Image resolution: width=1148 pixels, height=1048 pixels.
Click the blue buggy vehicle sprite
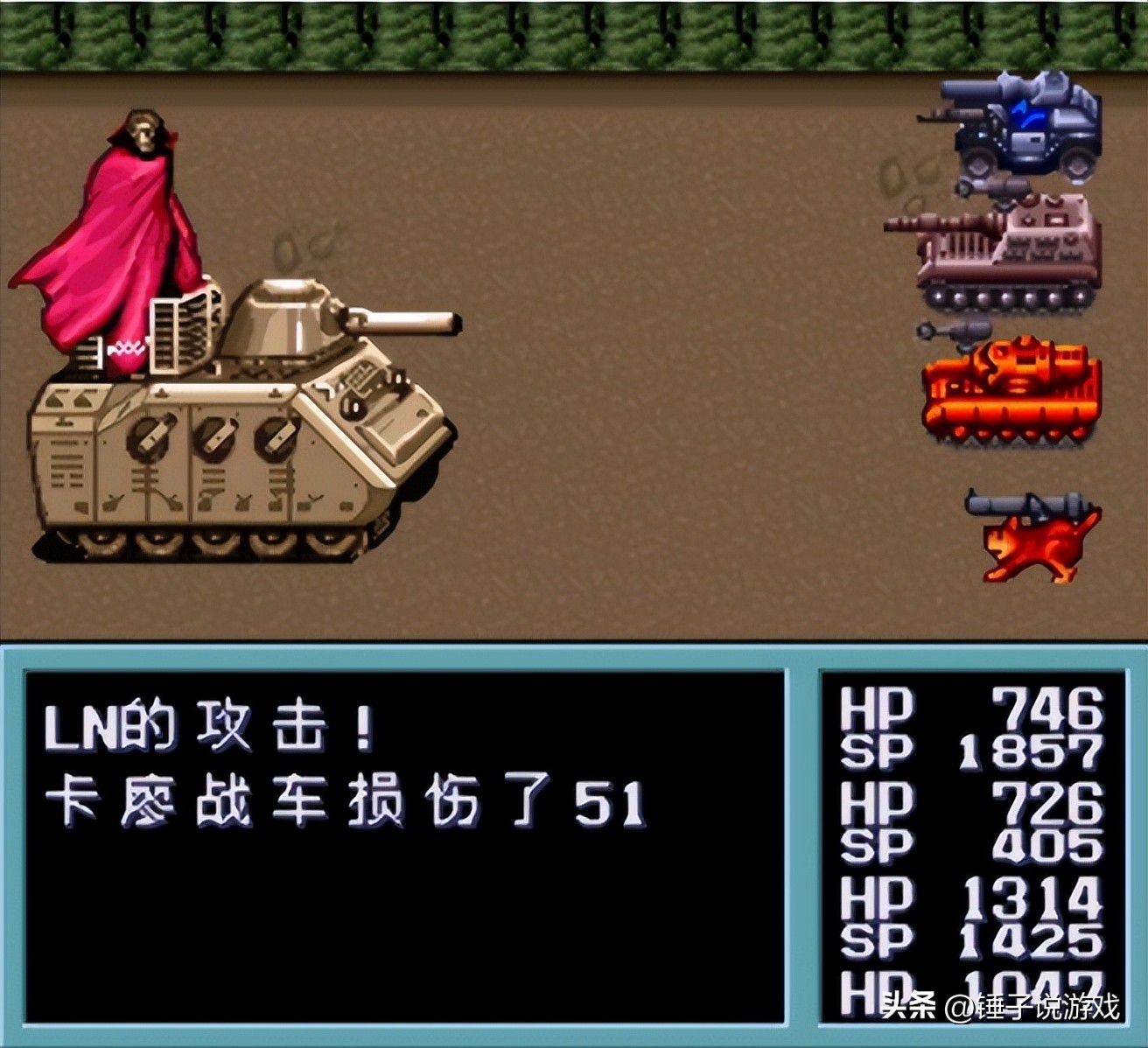(x=1015, y=131)
